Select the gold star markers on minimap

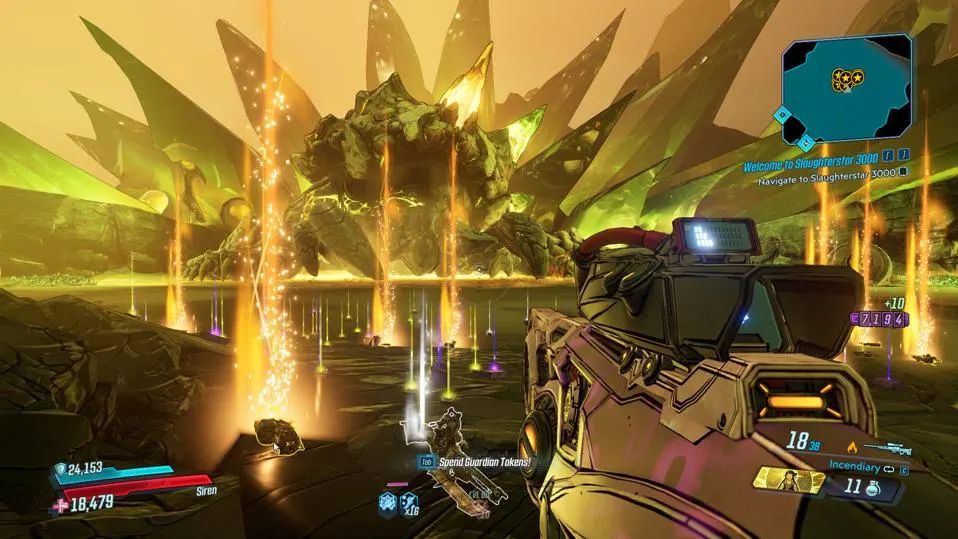tap(847, 77)
